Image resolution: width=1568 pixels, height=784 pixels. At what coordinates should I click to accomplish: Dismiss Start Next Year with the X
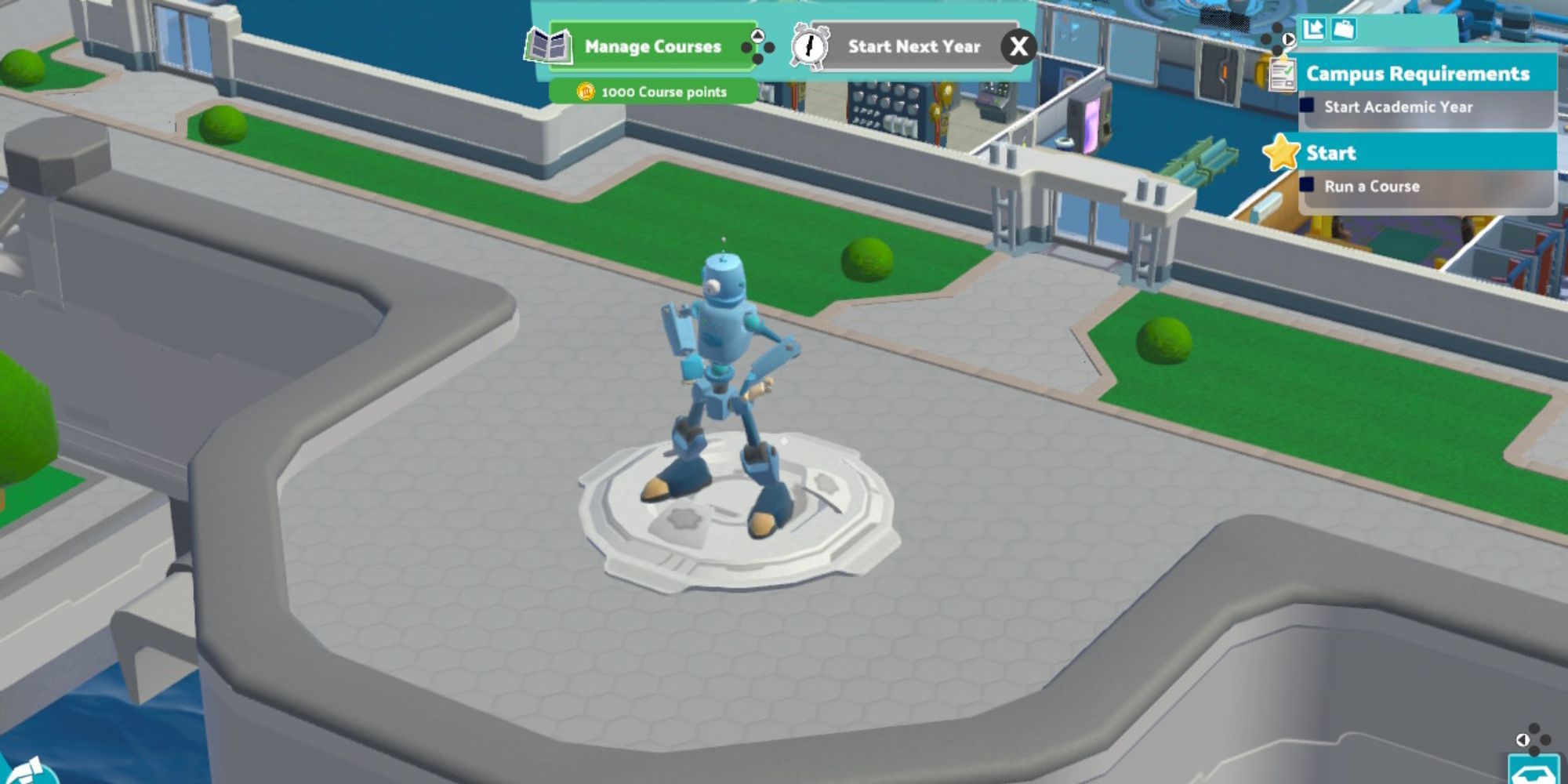1019,46
